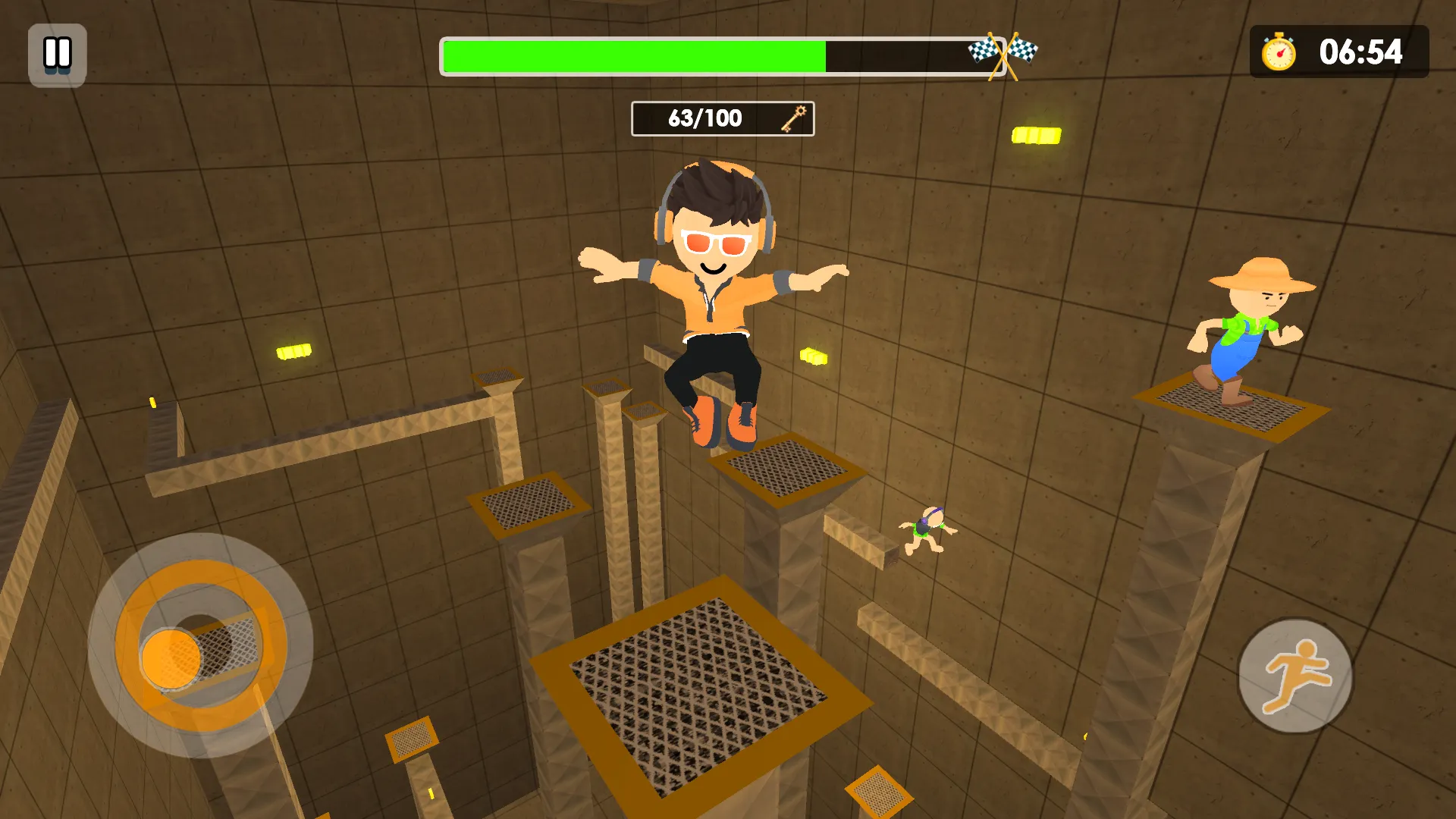Select the key counter badge
Screen dimensions: 1456x819
pos(722,118)
